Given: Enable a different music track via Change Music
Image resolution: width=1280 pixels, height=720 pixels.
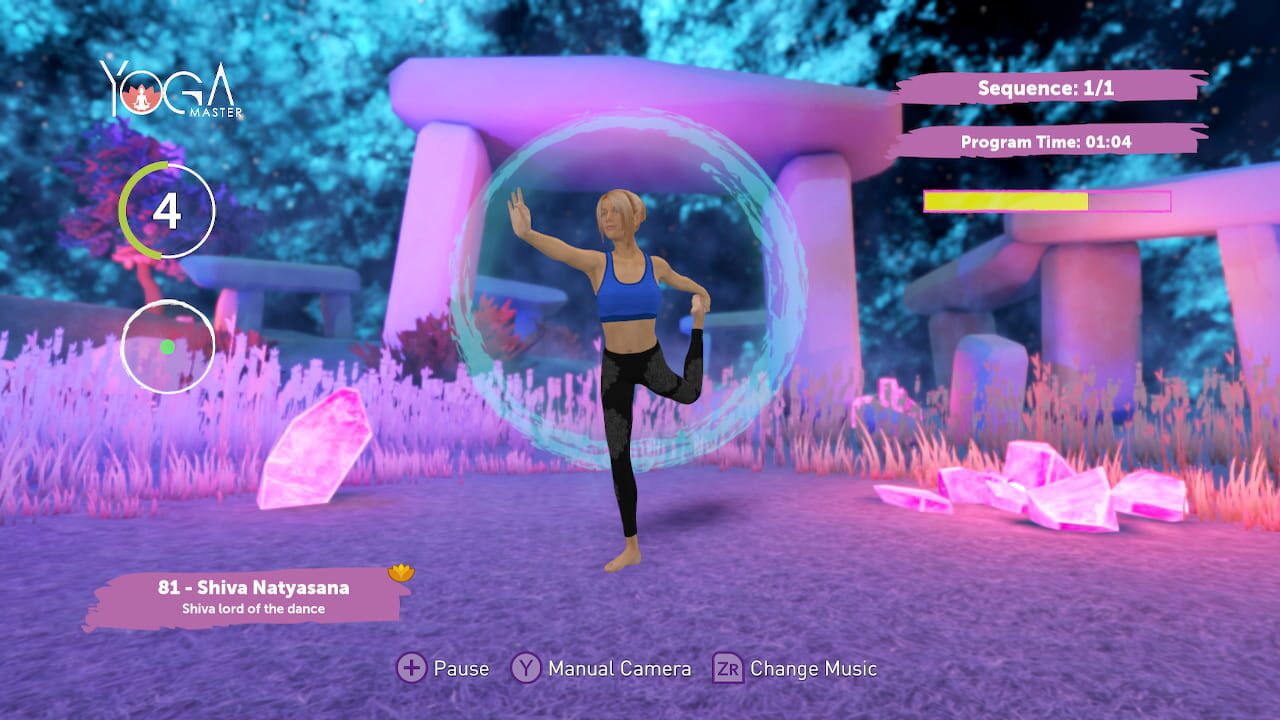Looking at the screenshot, I should tap(727, 668).
